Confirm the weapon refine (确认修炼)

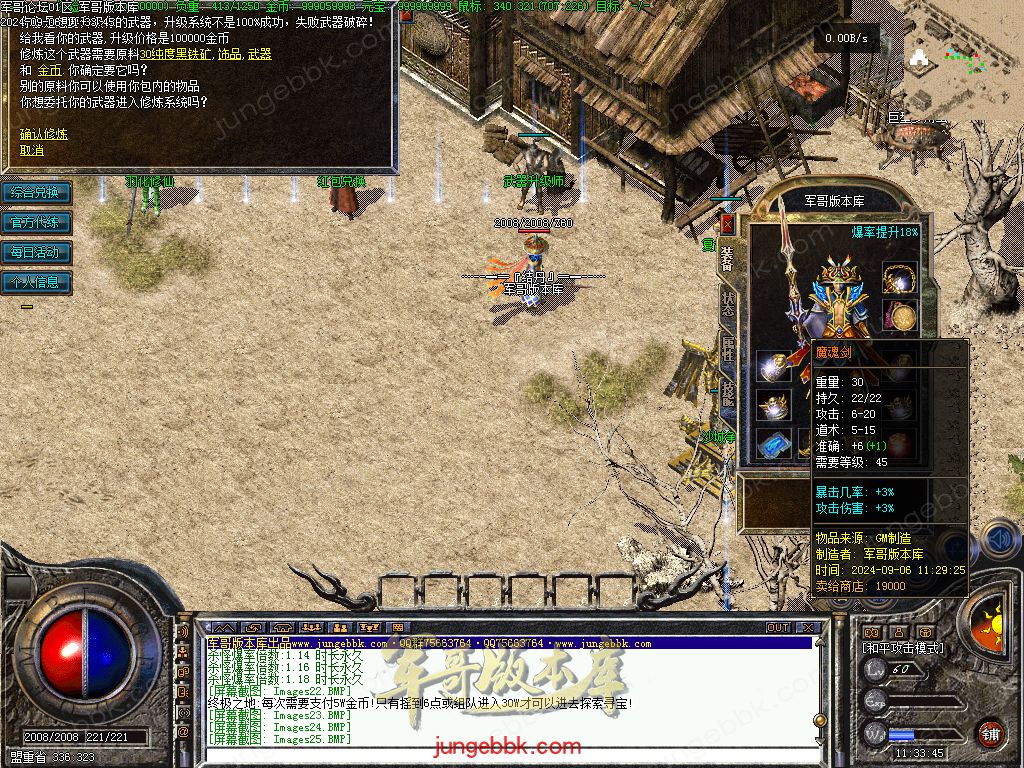point(44,133)
